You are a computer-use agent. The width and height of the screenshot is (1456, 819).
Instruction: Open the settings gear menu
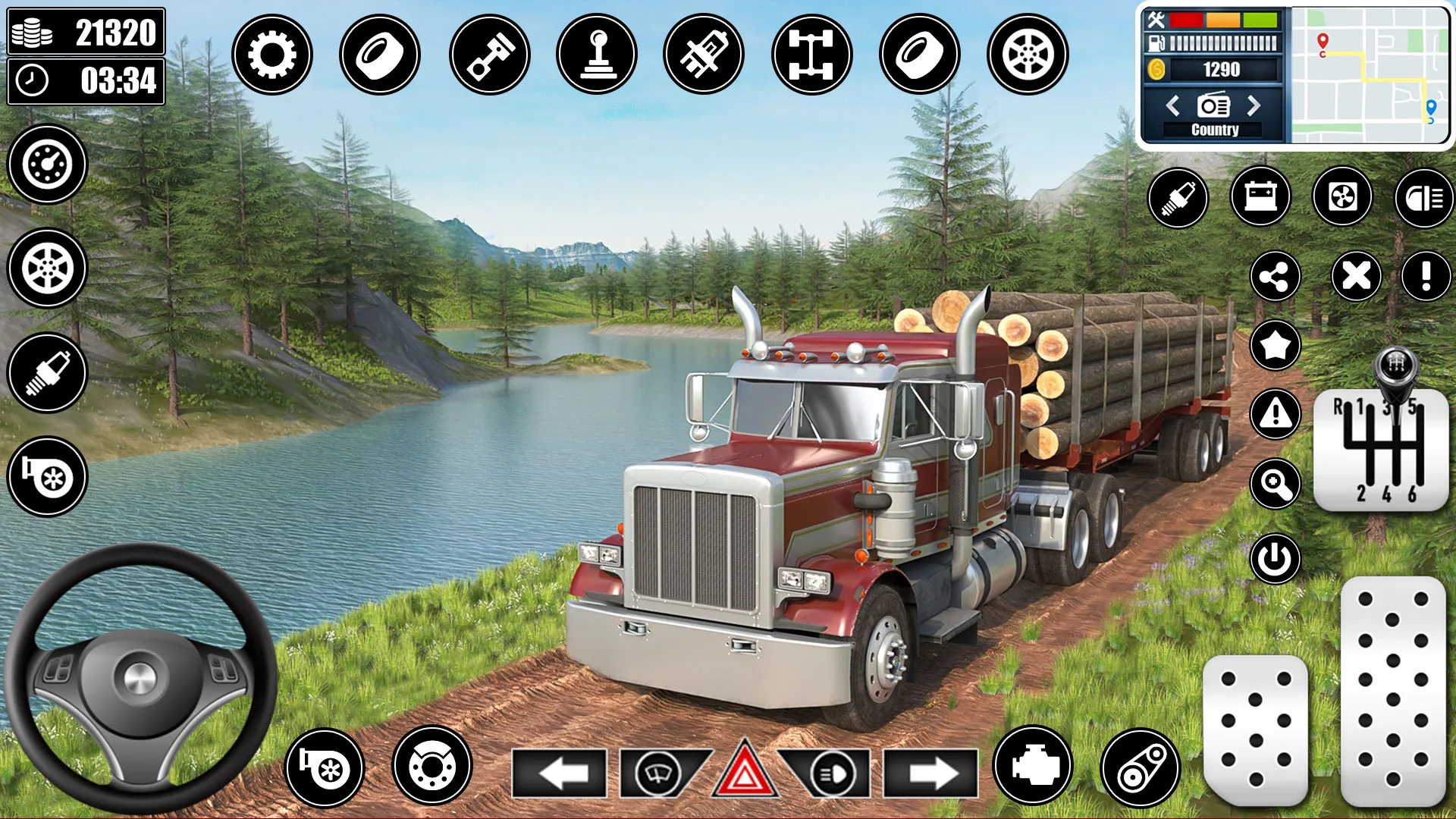pos(271,54)
